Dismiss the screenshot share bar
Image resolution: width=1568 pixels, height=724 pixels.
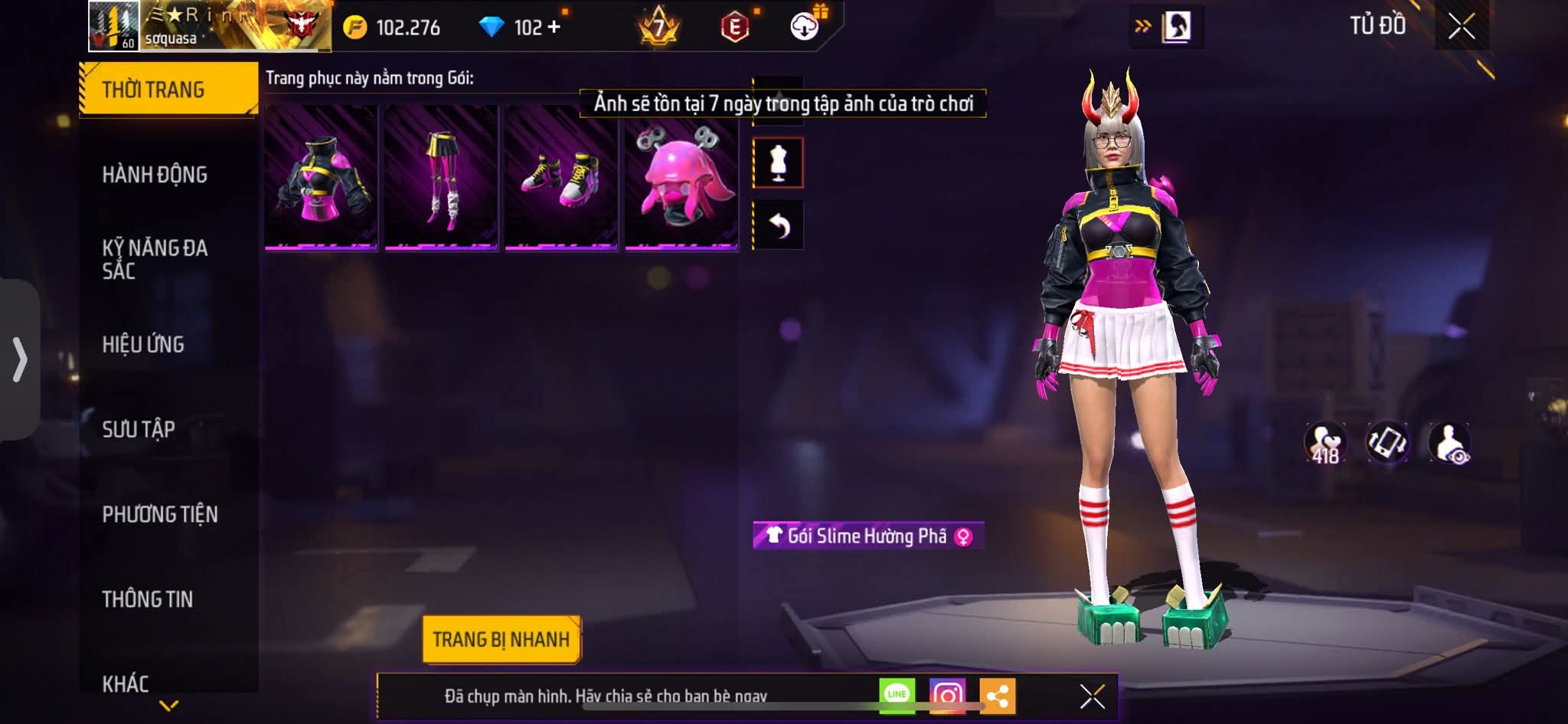pos(1092,696)
